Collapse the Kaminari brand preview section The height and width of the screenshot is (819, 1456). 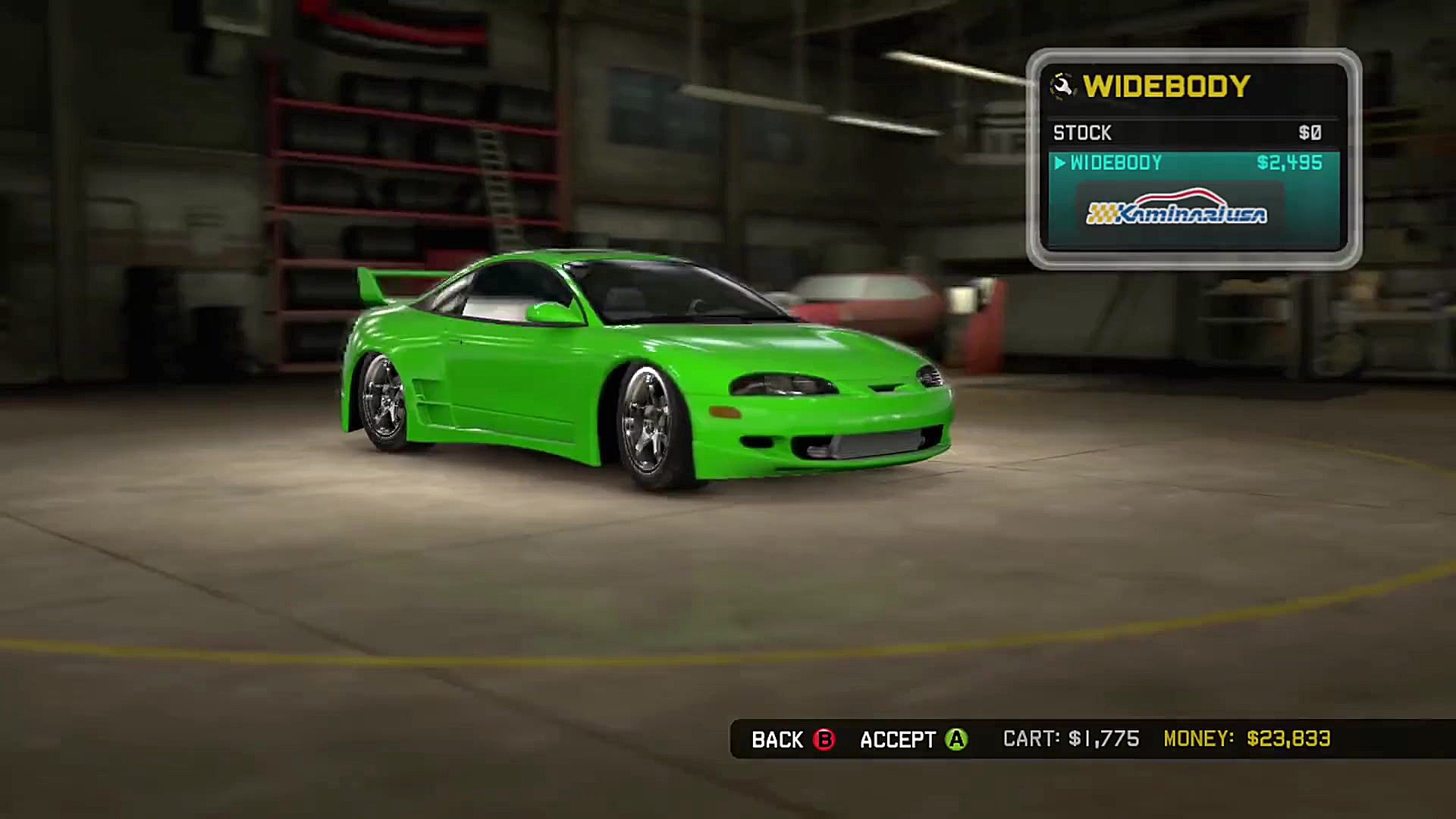pyautogui.click(x=1174, y=212)
